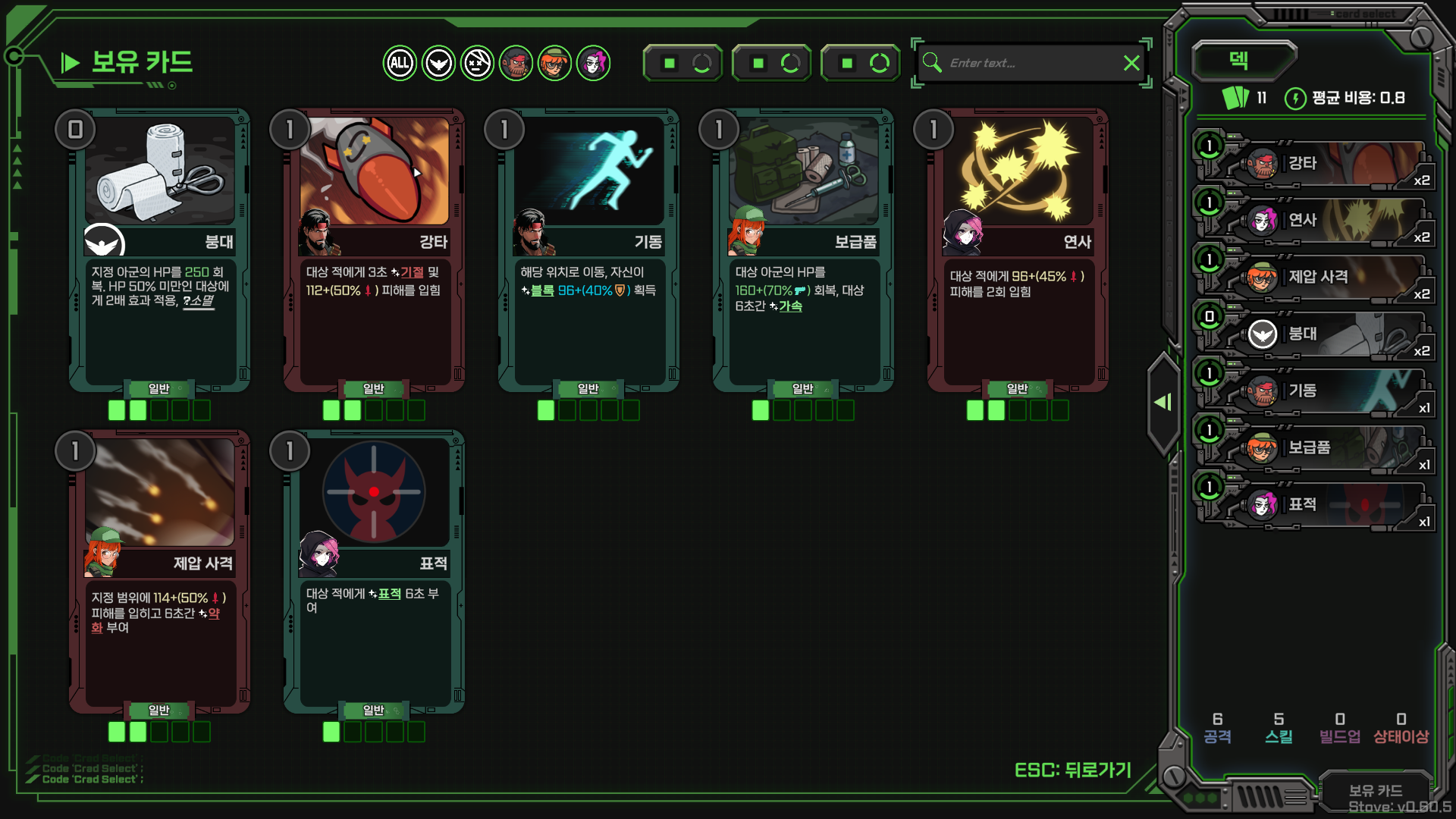This screenshot has width=1456, height=819.
Task: Go back using ESC 뒤로가기 button
Action: point(1072,770)
